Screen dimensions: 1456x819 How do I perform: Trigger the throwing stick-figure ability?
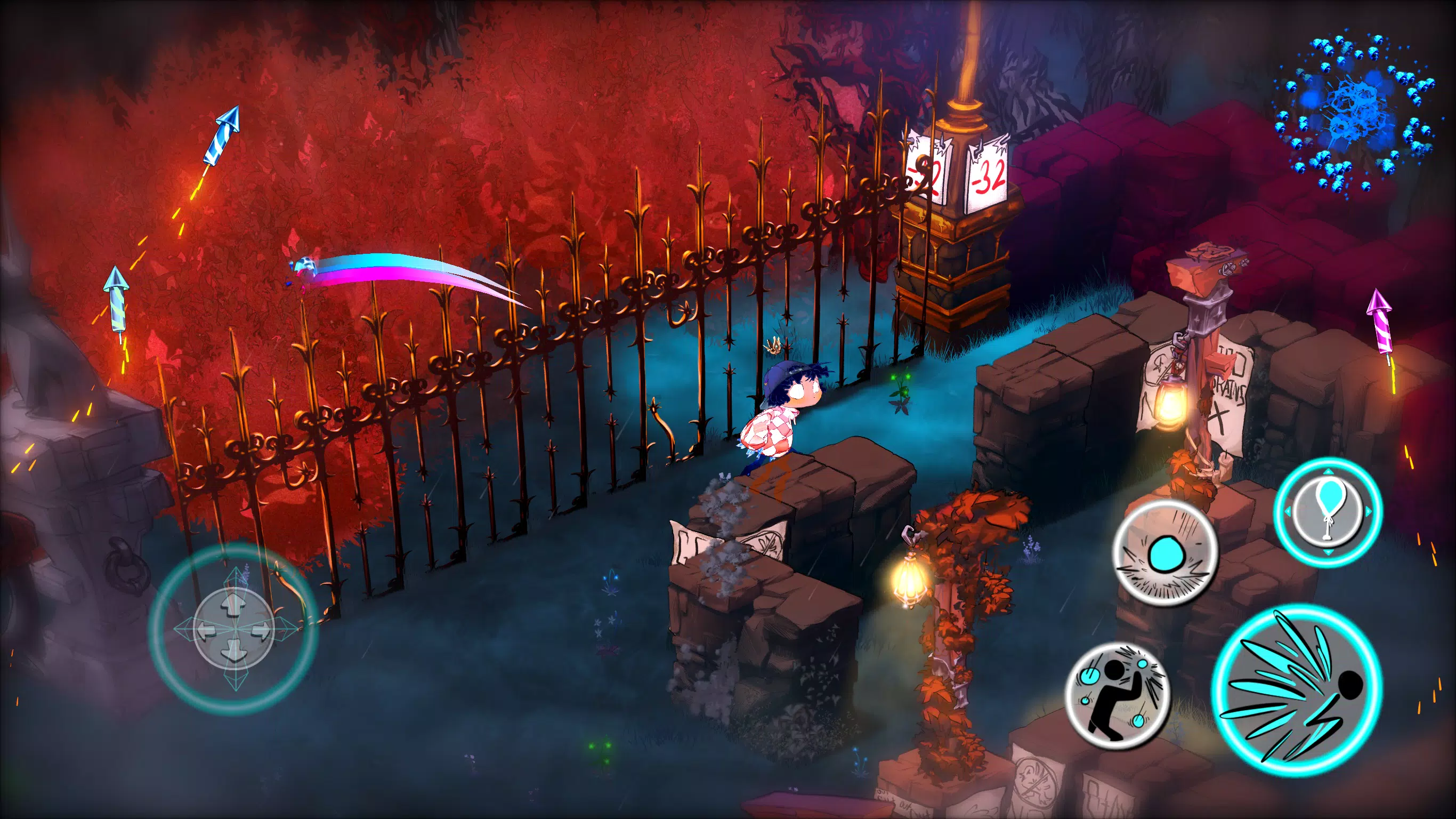(1118, 695)
